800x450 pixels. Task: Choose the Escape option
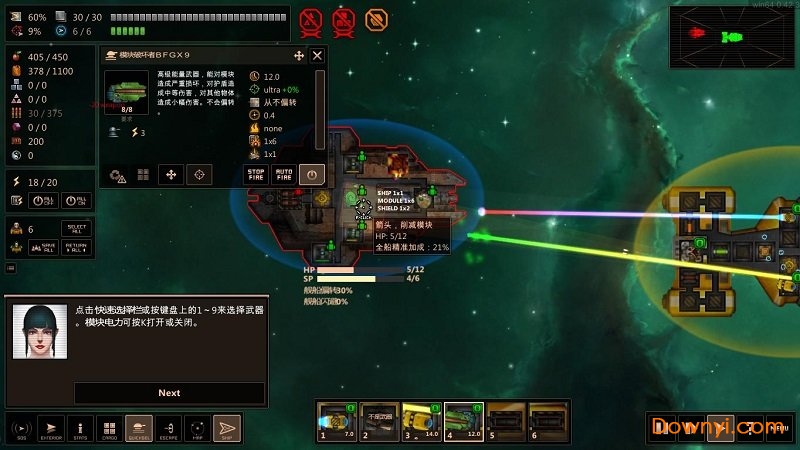[x=168, y=428]
